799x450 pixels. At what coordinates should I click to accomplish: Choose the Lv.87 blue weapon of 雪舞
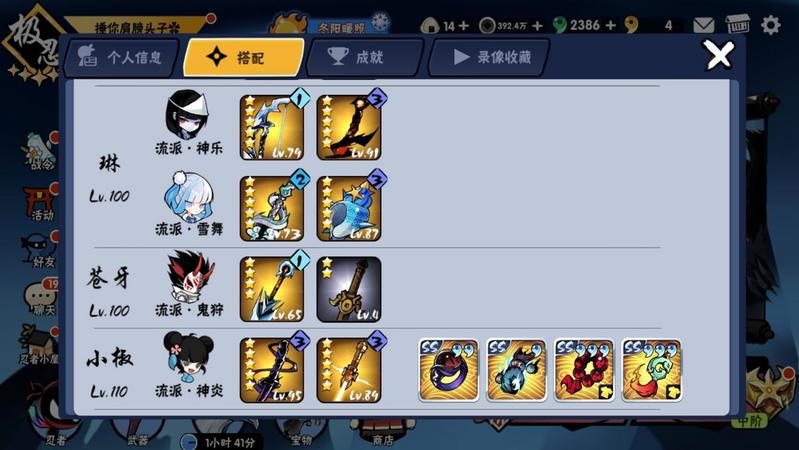click(x=349, y=208)
